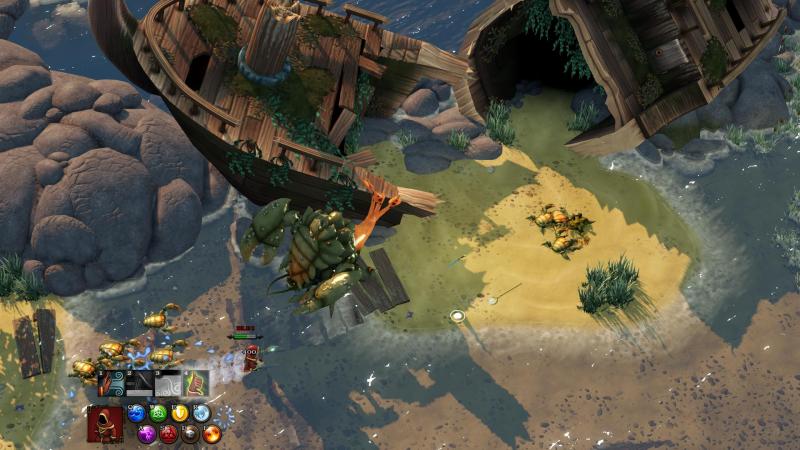Viewport: 800px width, 450px height.
Task: Queue the pale blue Cold element orb
Action: pos(202,414)
